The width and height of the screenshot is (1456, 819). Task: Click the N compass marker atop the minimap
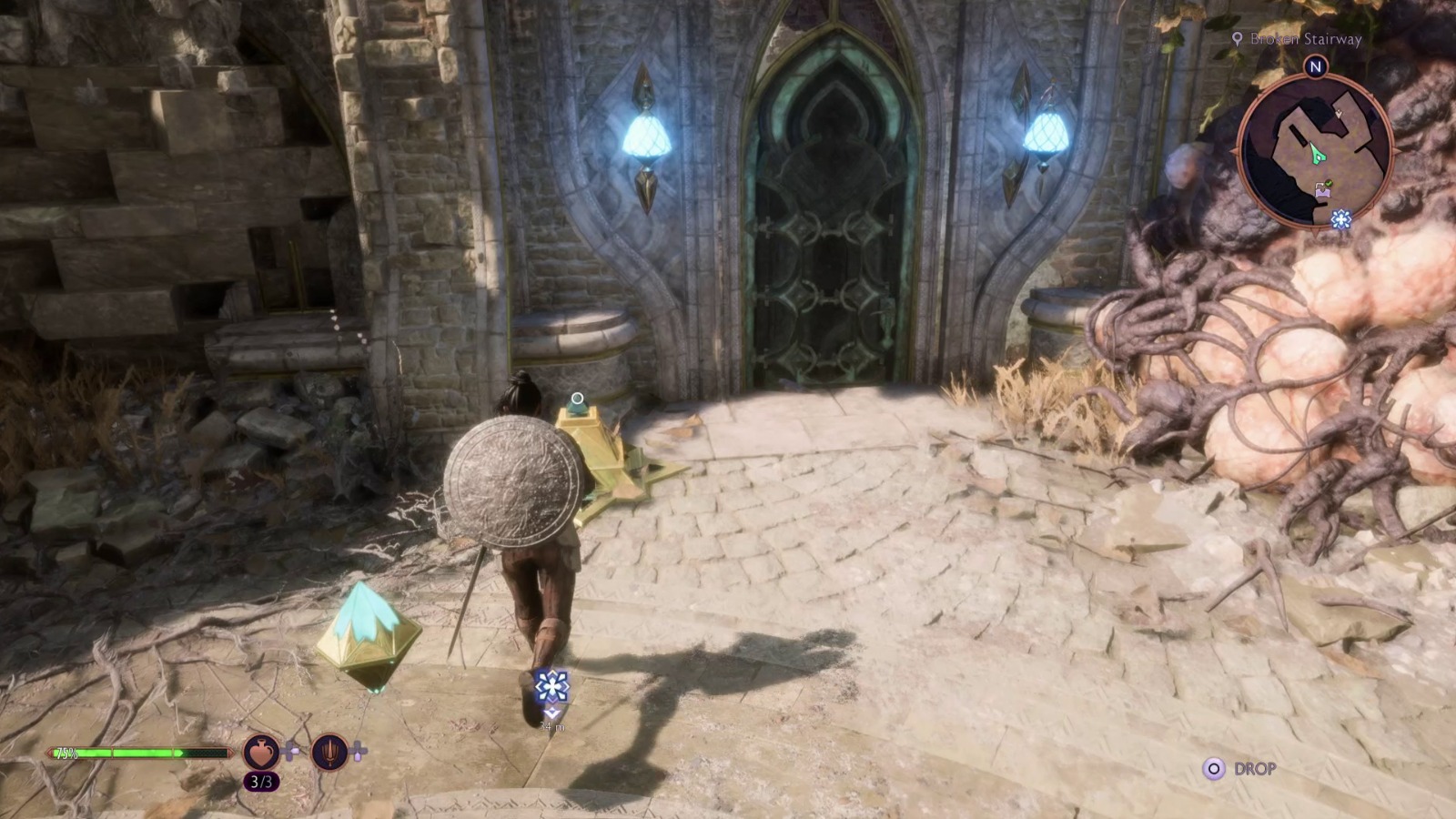point(1315,66)
